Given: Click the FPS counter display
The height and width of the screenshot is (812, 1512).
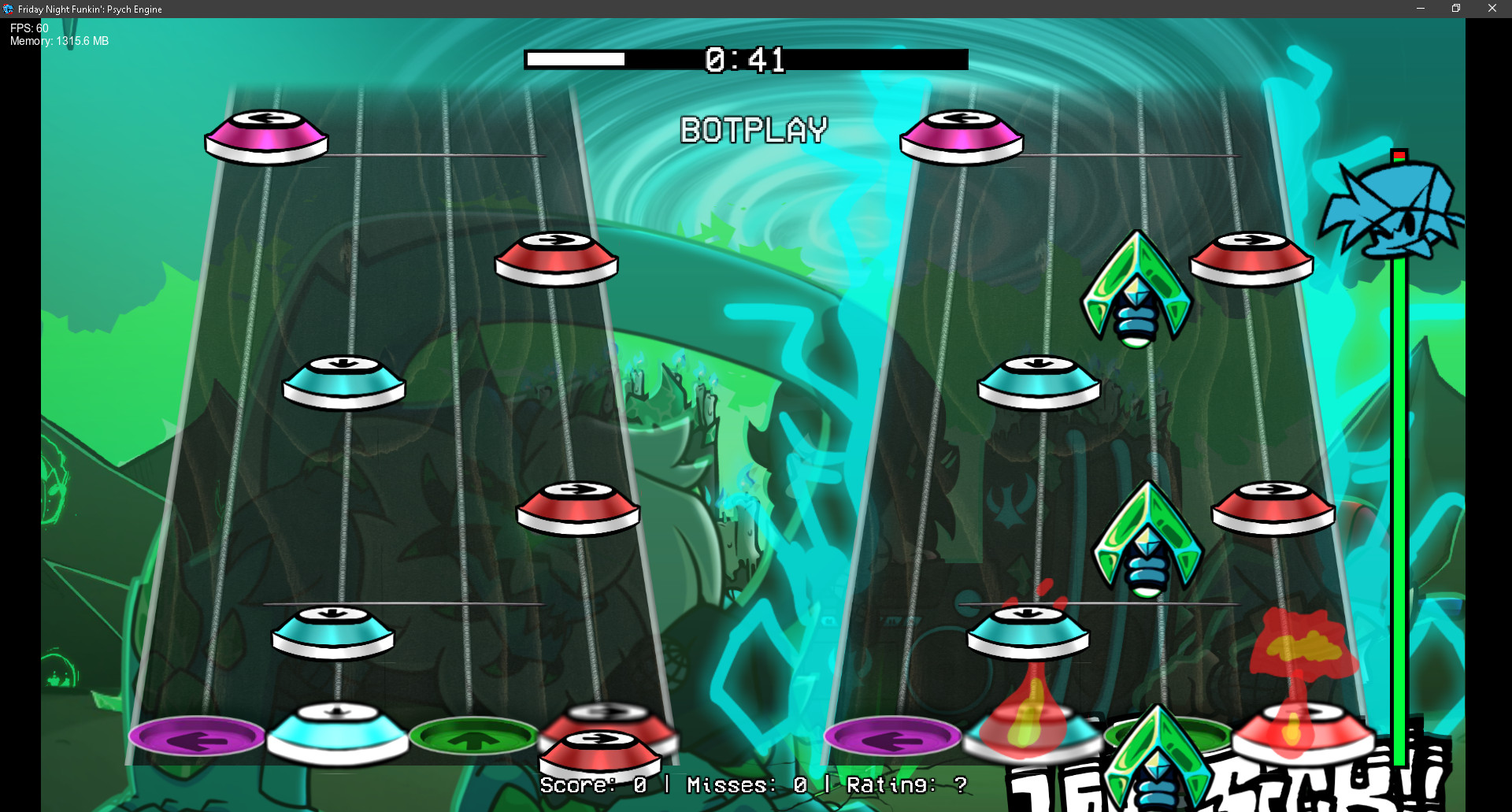Looking at the screenshot, I should (x=28, y=28).
